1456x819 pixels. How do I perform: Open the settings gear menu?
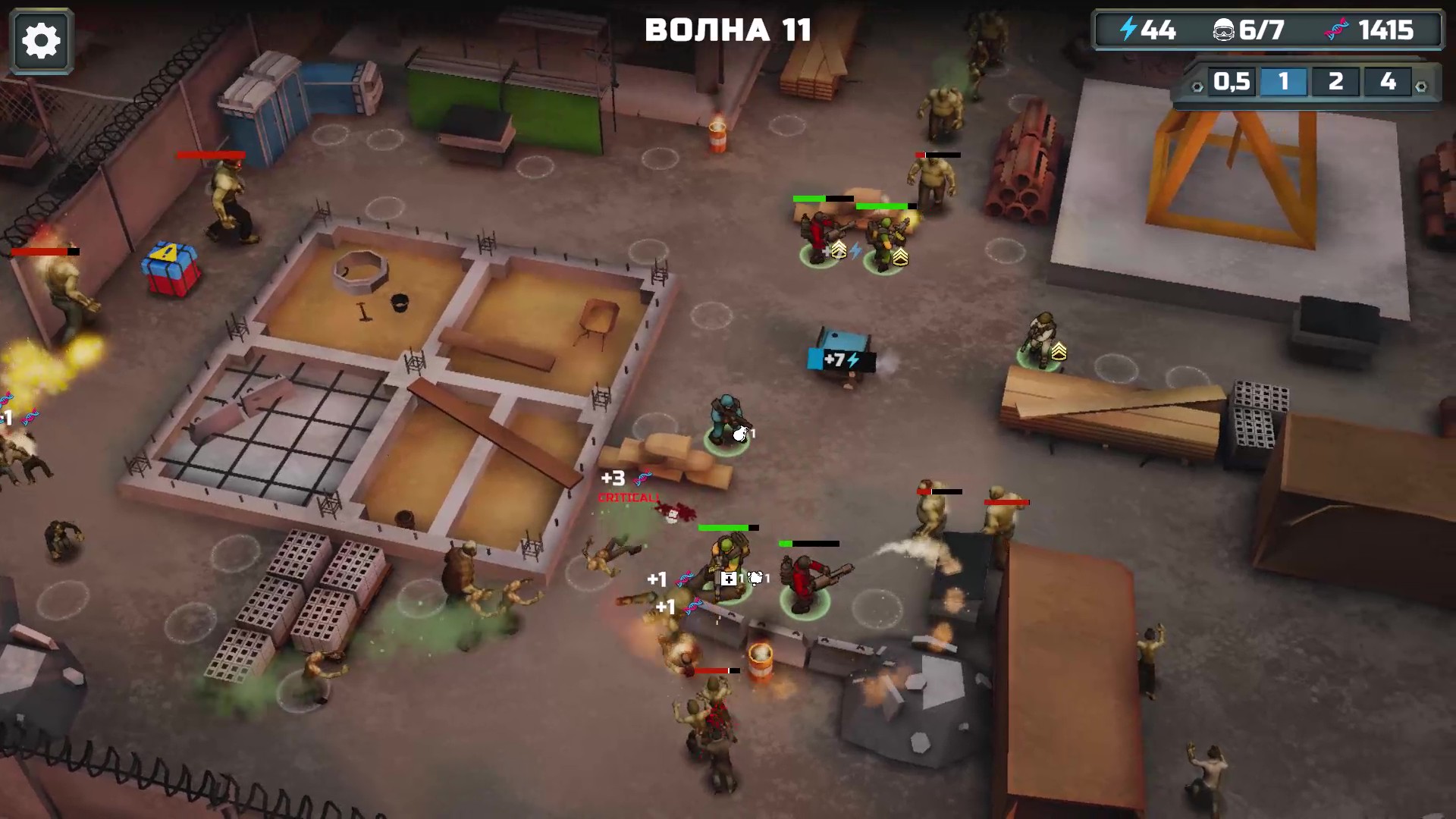point(42,39)
